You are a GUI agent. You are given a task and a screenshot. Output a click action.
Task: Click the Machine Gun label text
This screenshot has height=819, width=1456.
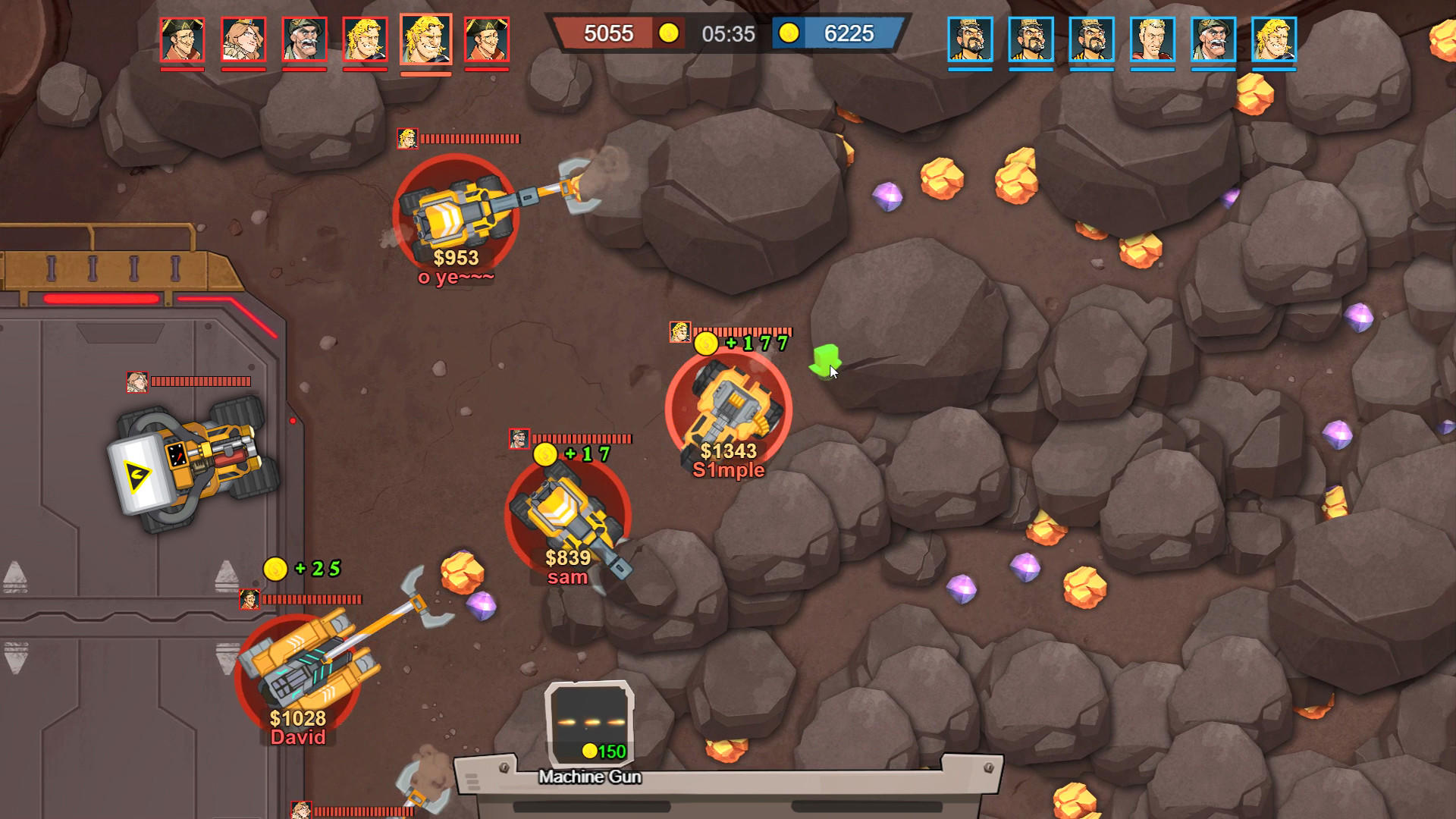coord(590,777)
